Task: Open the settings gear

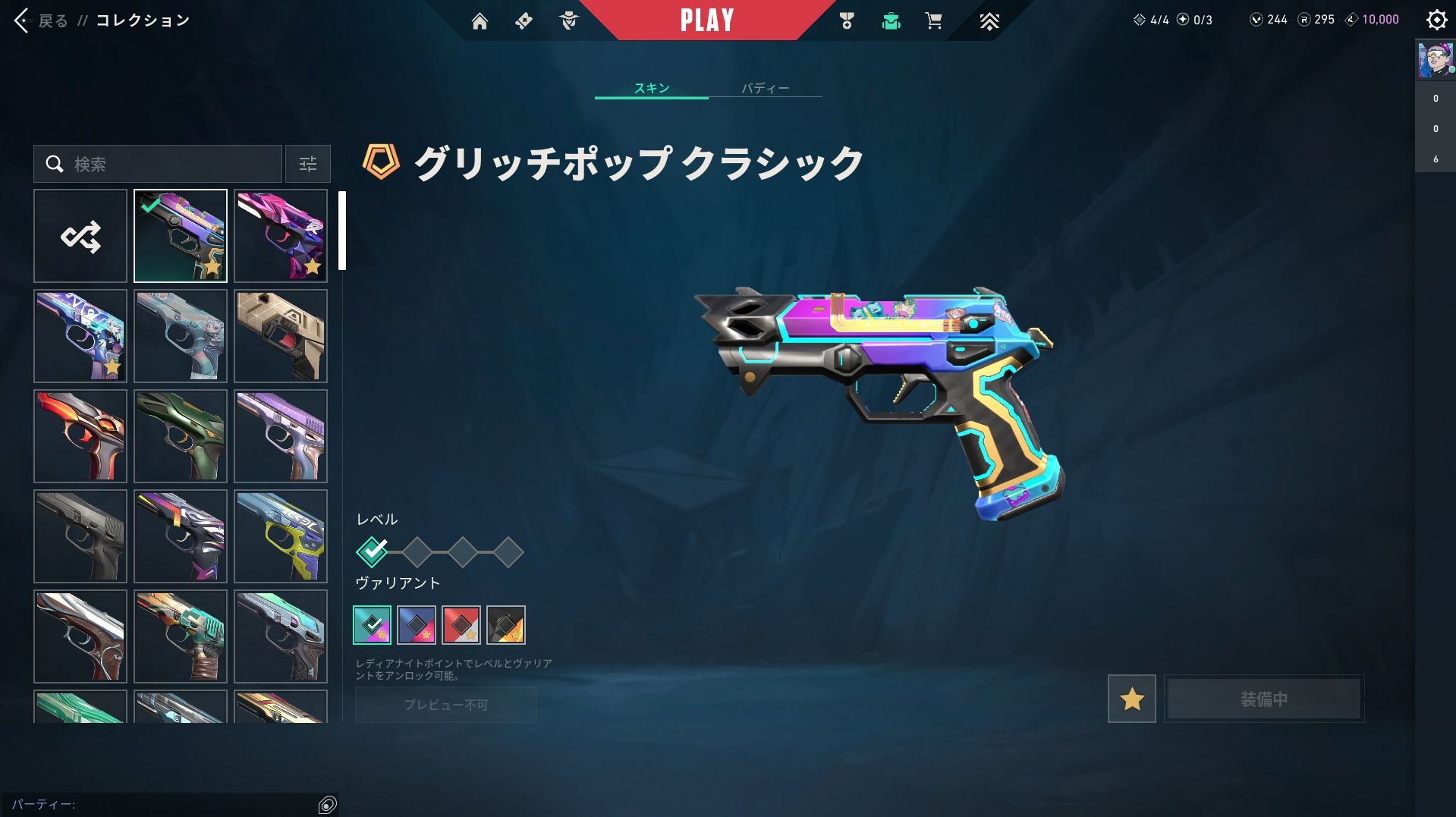Action: (x=1436, y=20)
